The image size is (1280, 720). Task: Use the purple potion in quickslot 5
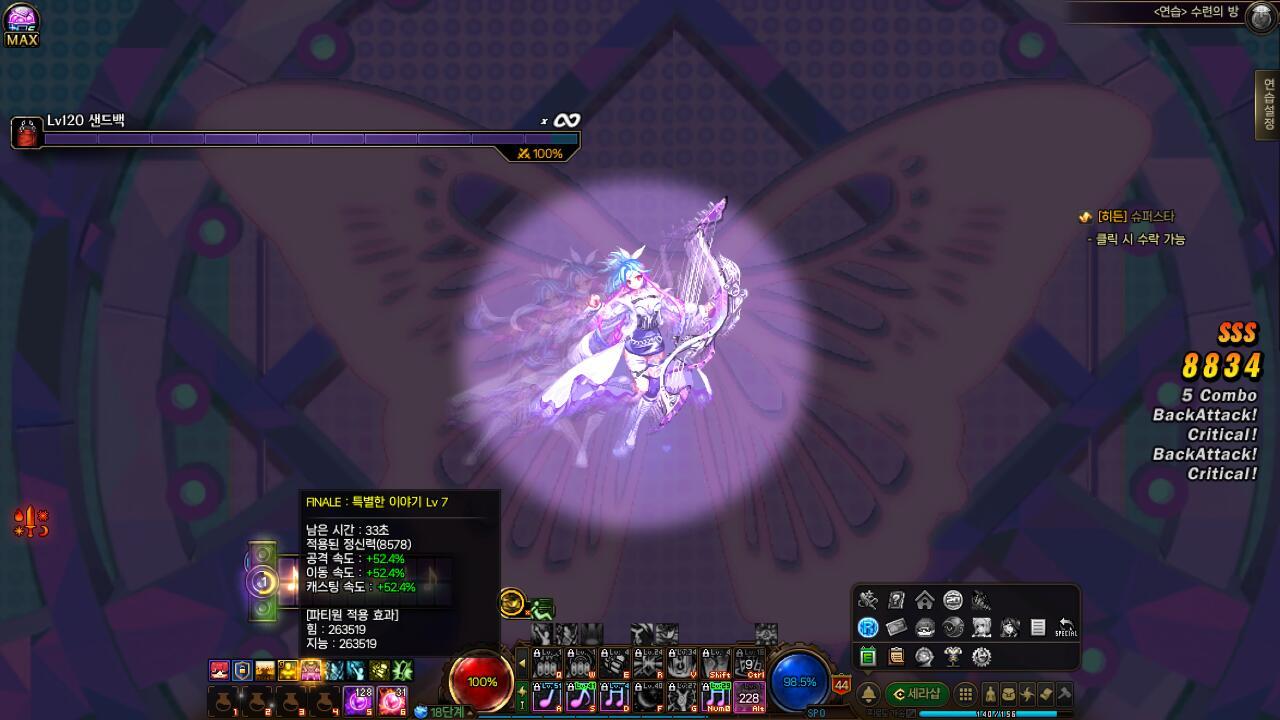[359, 700]
